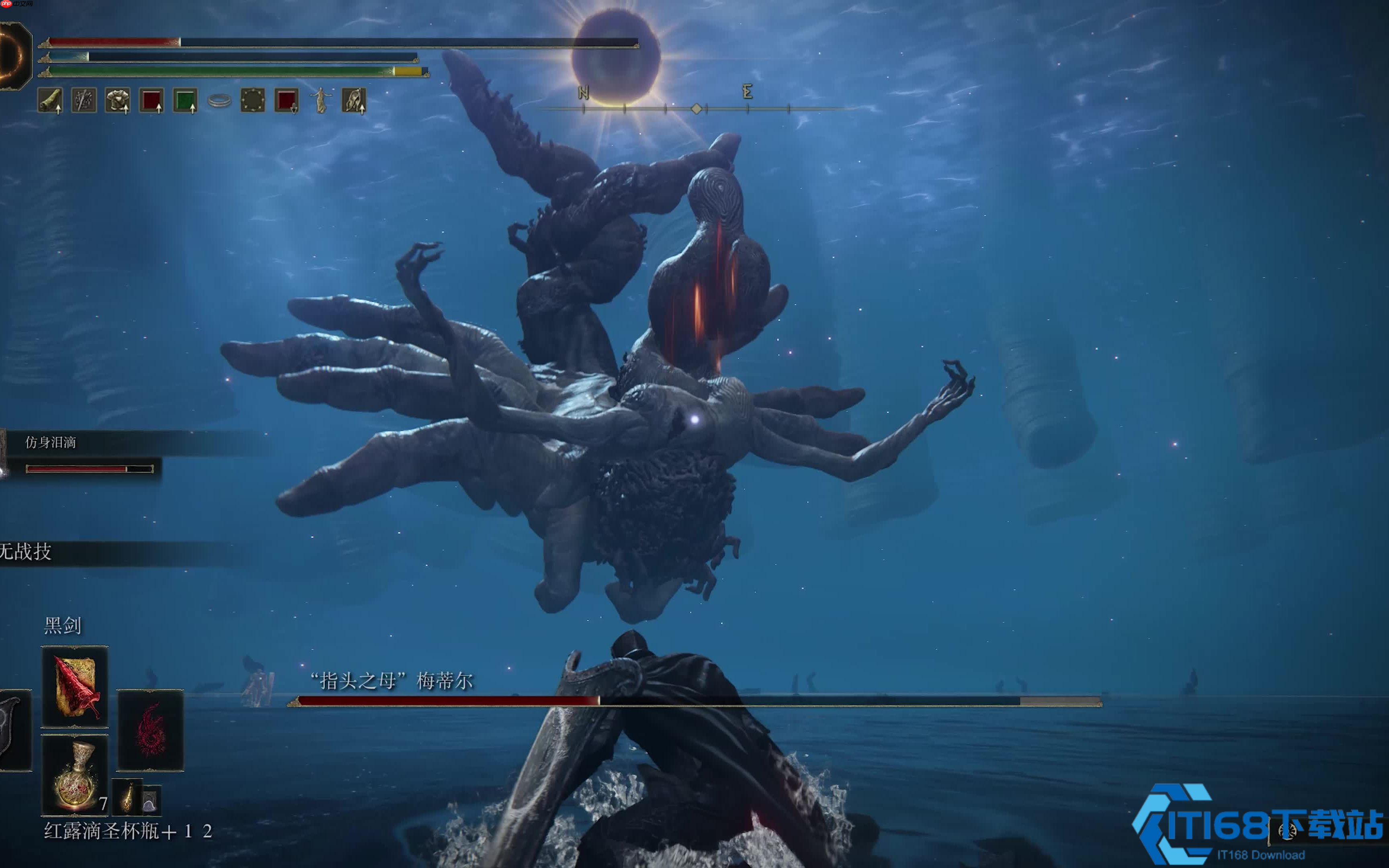Click the silver ring status icon
The width and height of the screenshot is (1389, 868).
coord(219,101)
